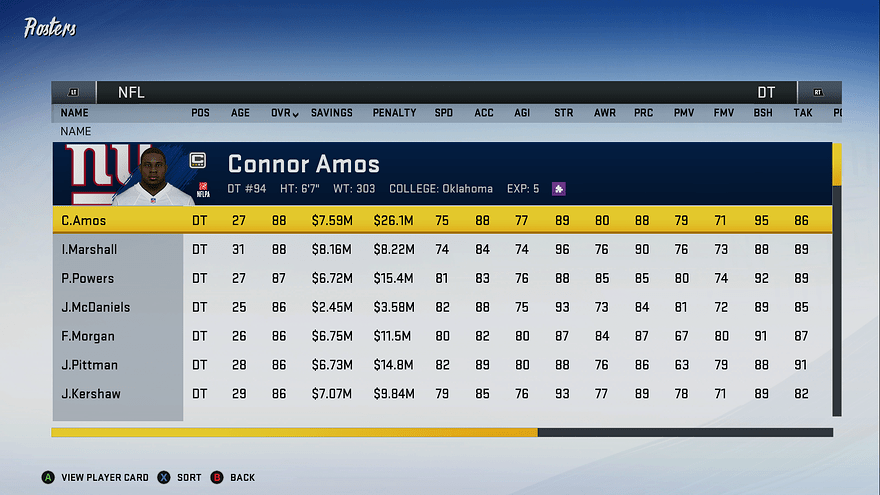This screenshot has height=495, width=880.
Task: Select the J.Kershaw roster row
Action: click(440, 394)
